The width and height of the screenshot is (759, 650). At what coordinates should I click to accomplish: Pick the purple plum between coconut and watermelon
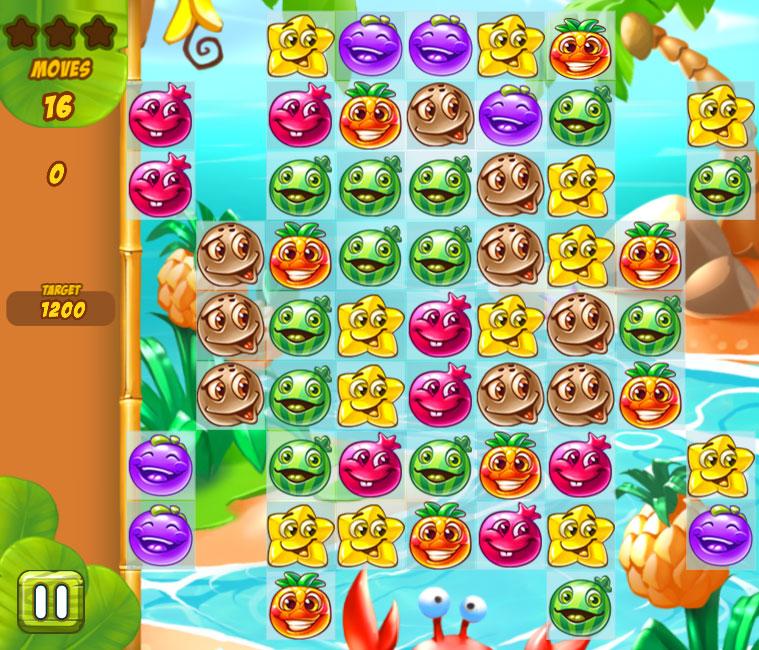point(510,116)
